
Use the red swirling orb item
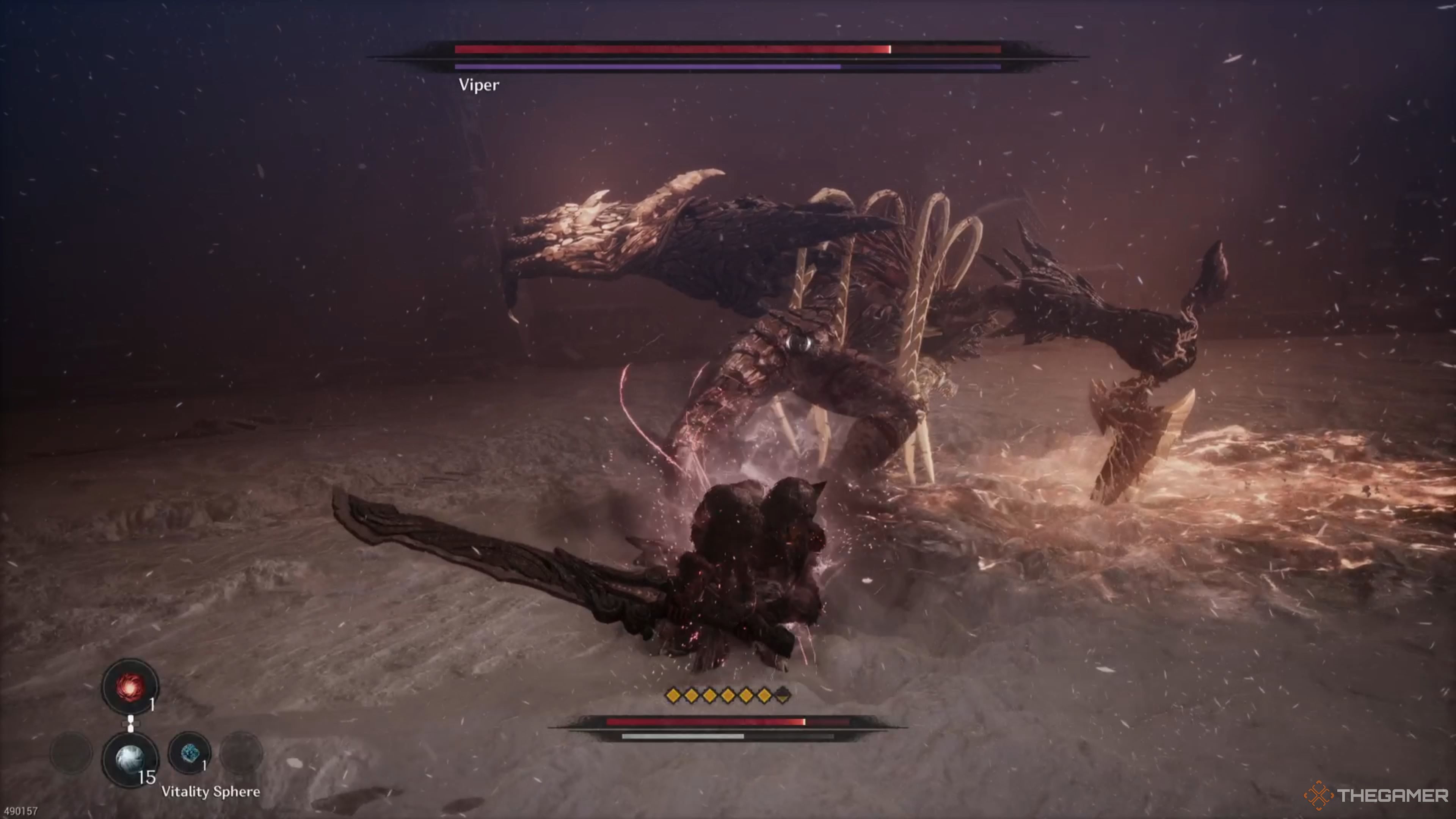coord(130,686)
